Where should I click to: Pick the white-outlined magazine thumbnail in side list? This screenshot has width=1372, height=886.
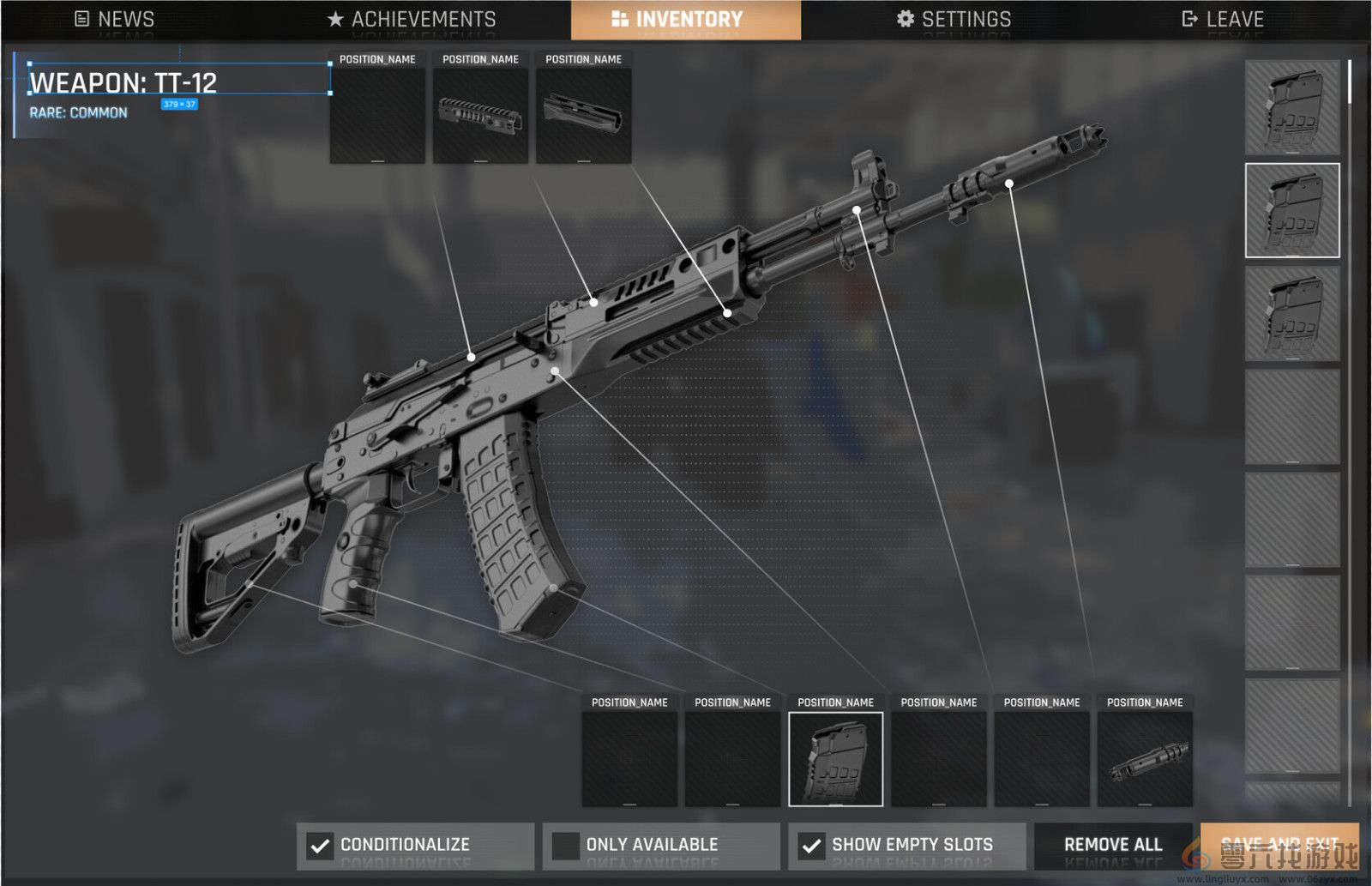[x=1291, y=211]
